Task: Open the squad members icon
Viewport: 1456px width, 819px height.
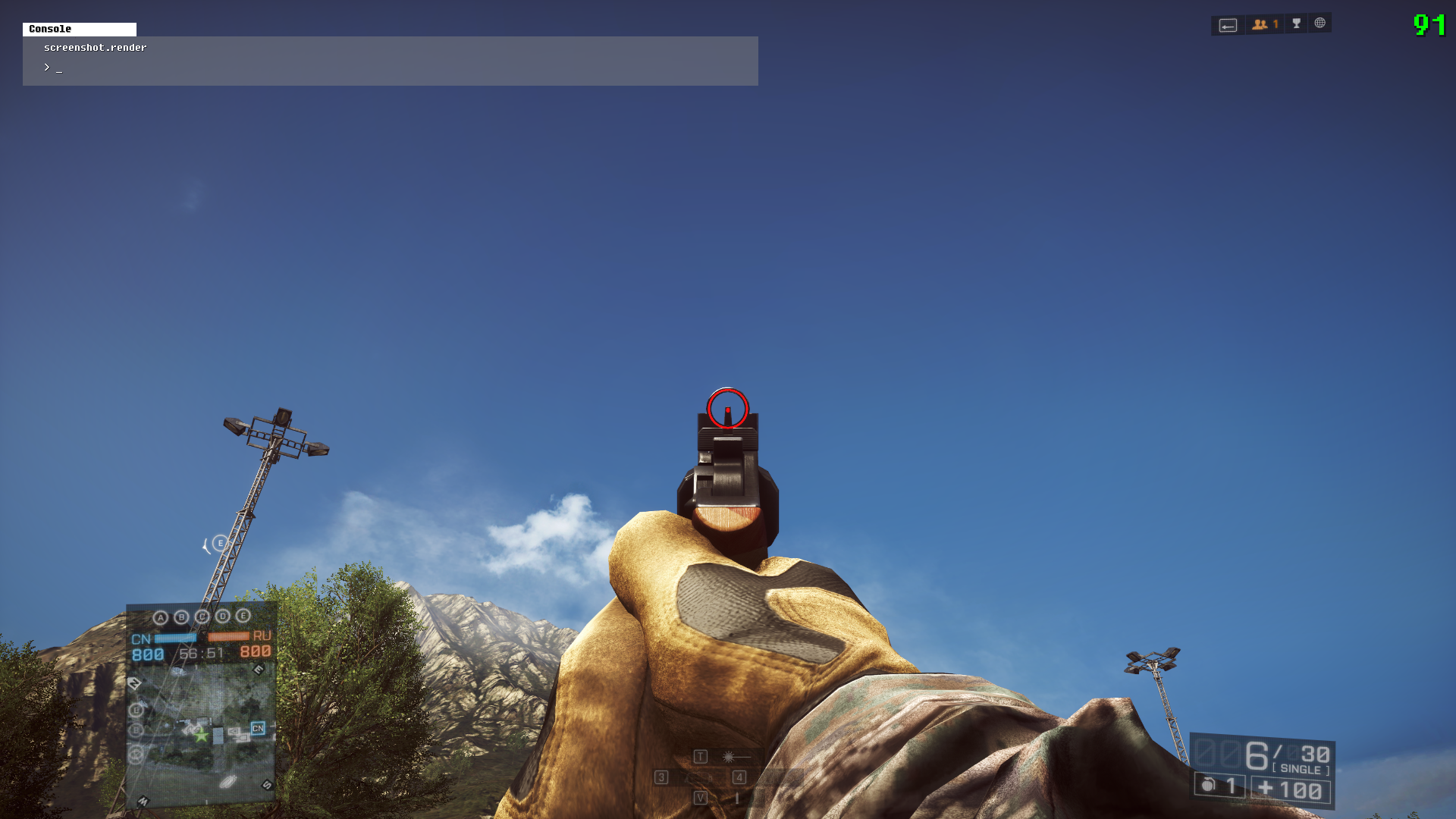Action: (x=1264, y=24)
